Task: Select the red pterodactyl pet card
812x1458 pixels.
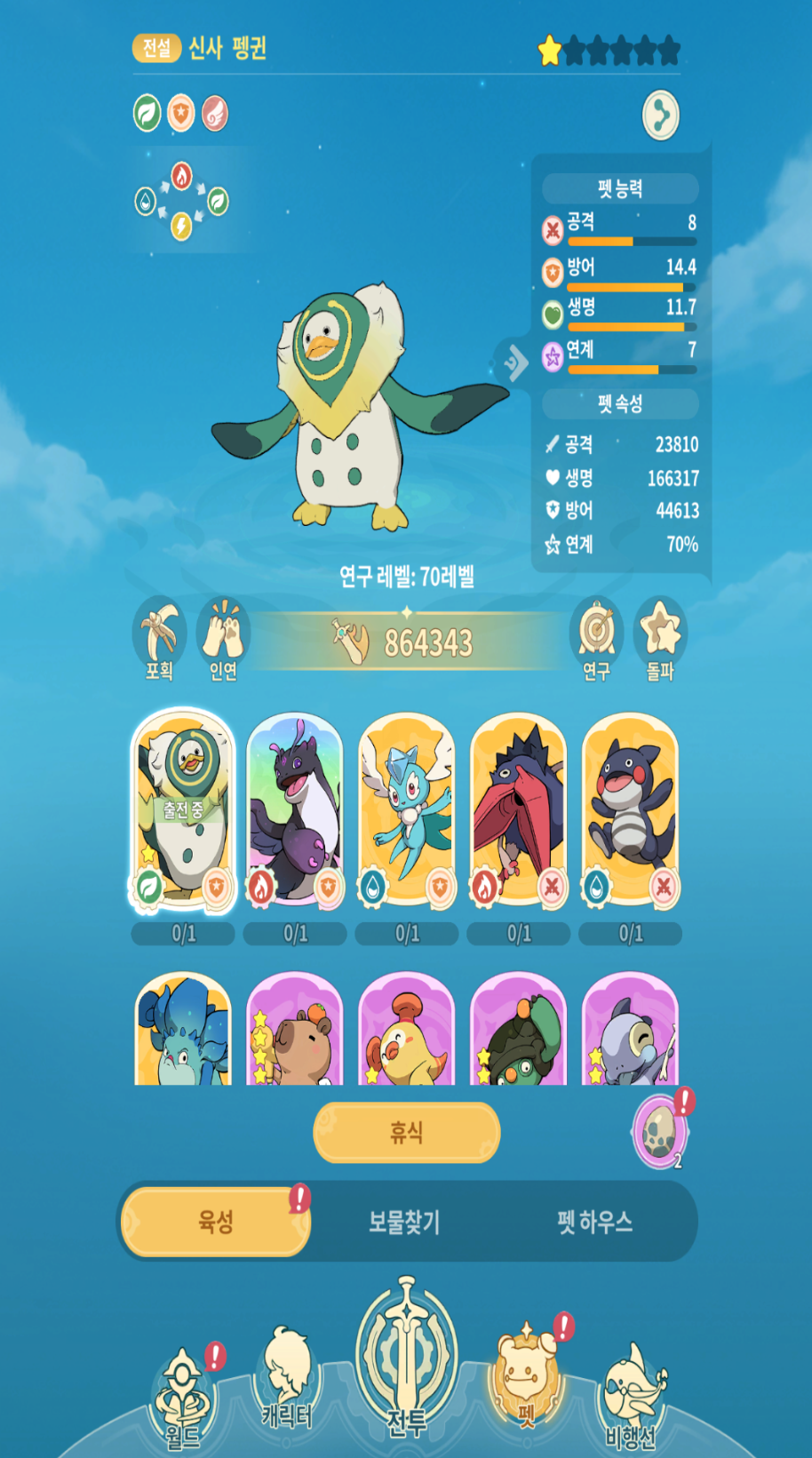Action: point(519,810)
